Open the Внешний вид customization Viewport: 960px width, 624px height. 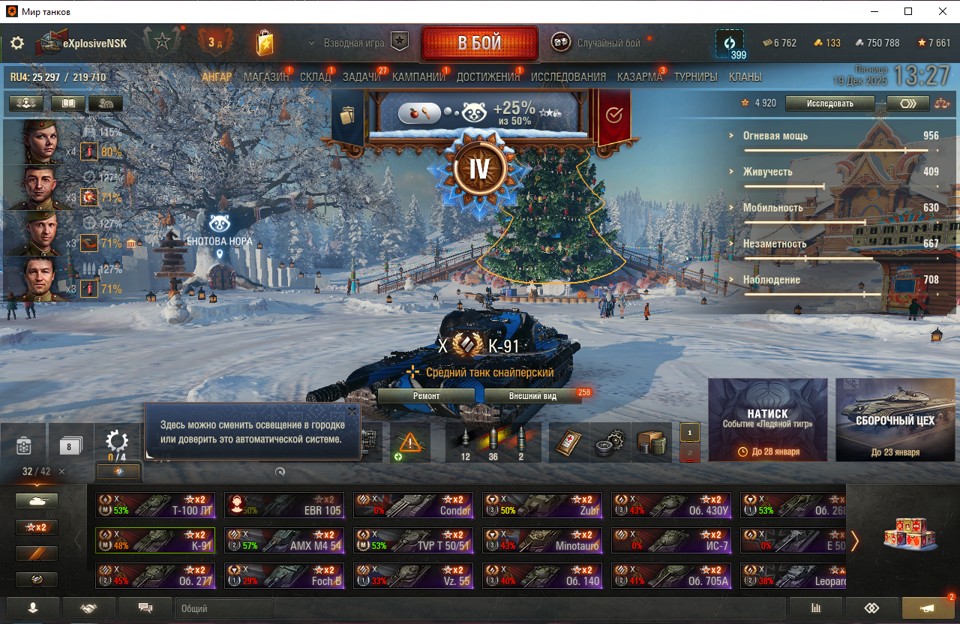point(530,395)
